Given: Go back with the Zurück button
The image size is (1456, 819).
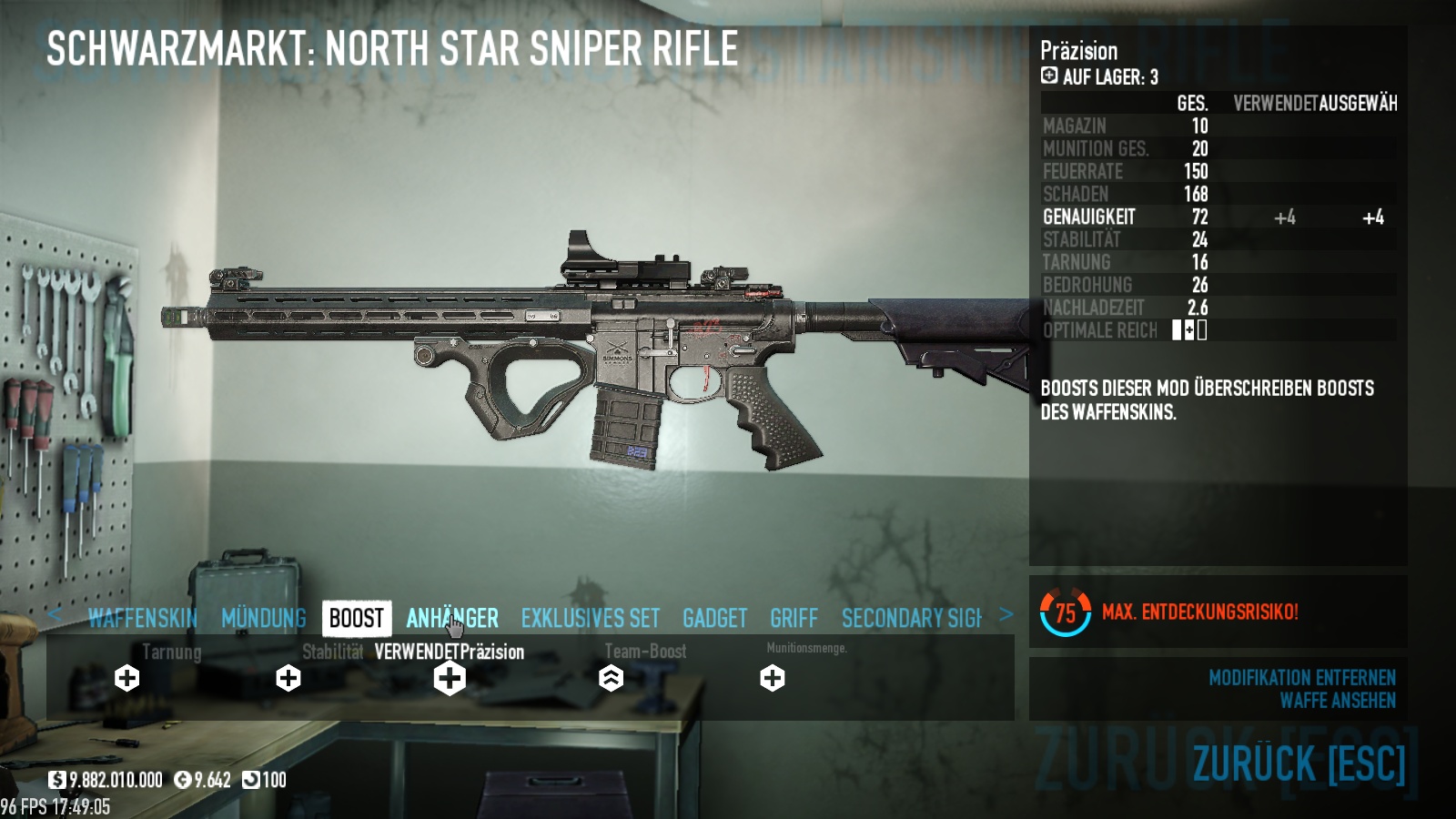Looking at the screenshot, I should click(1299, 763).
